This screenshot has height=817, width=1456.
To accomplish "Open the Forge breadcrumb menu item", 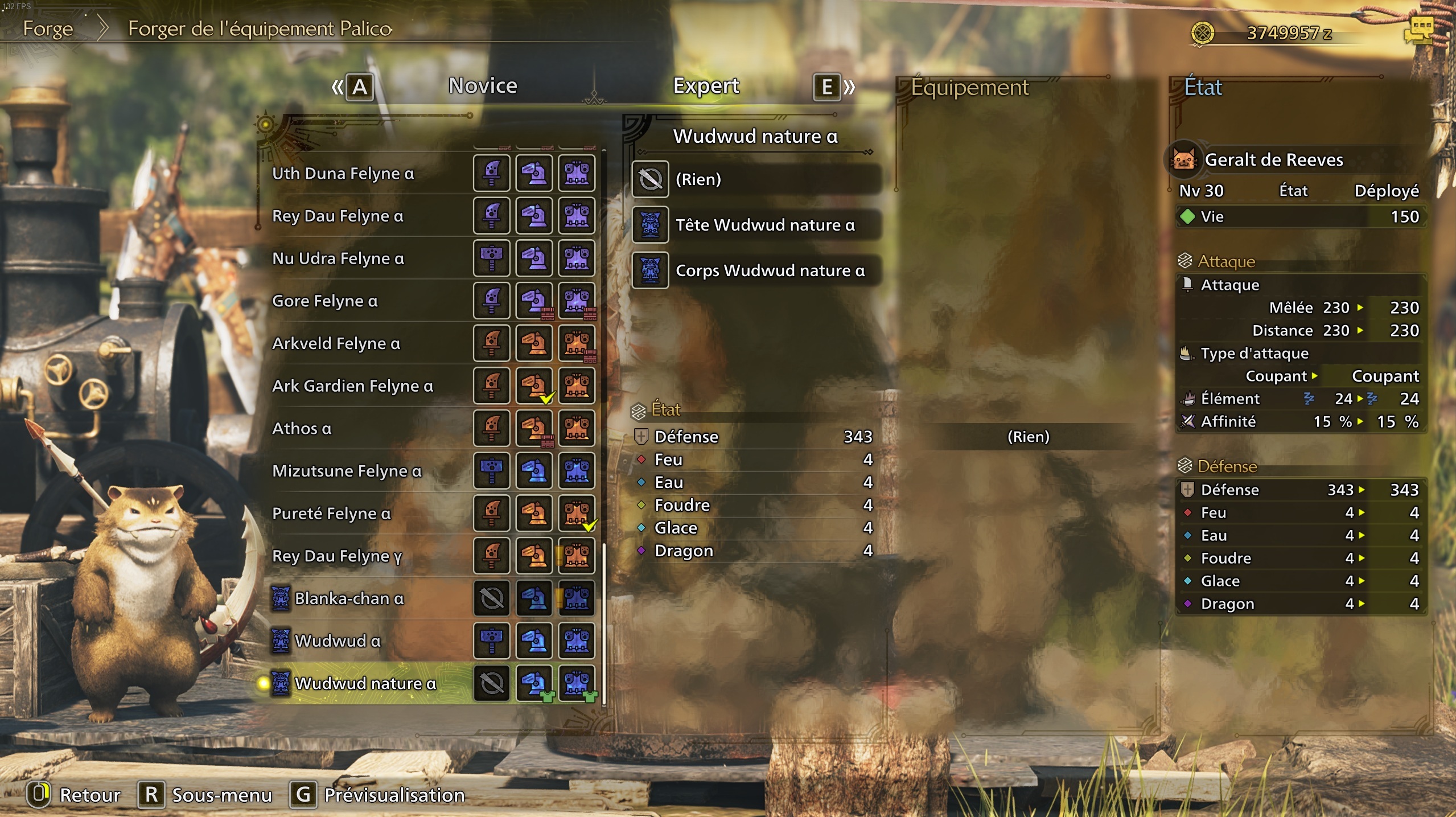I will [x=48, y=29].
